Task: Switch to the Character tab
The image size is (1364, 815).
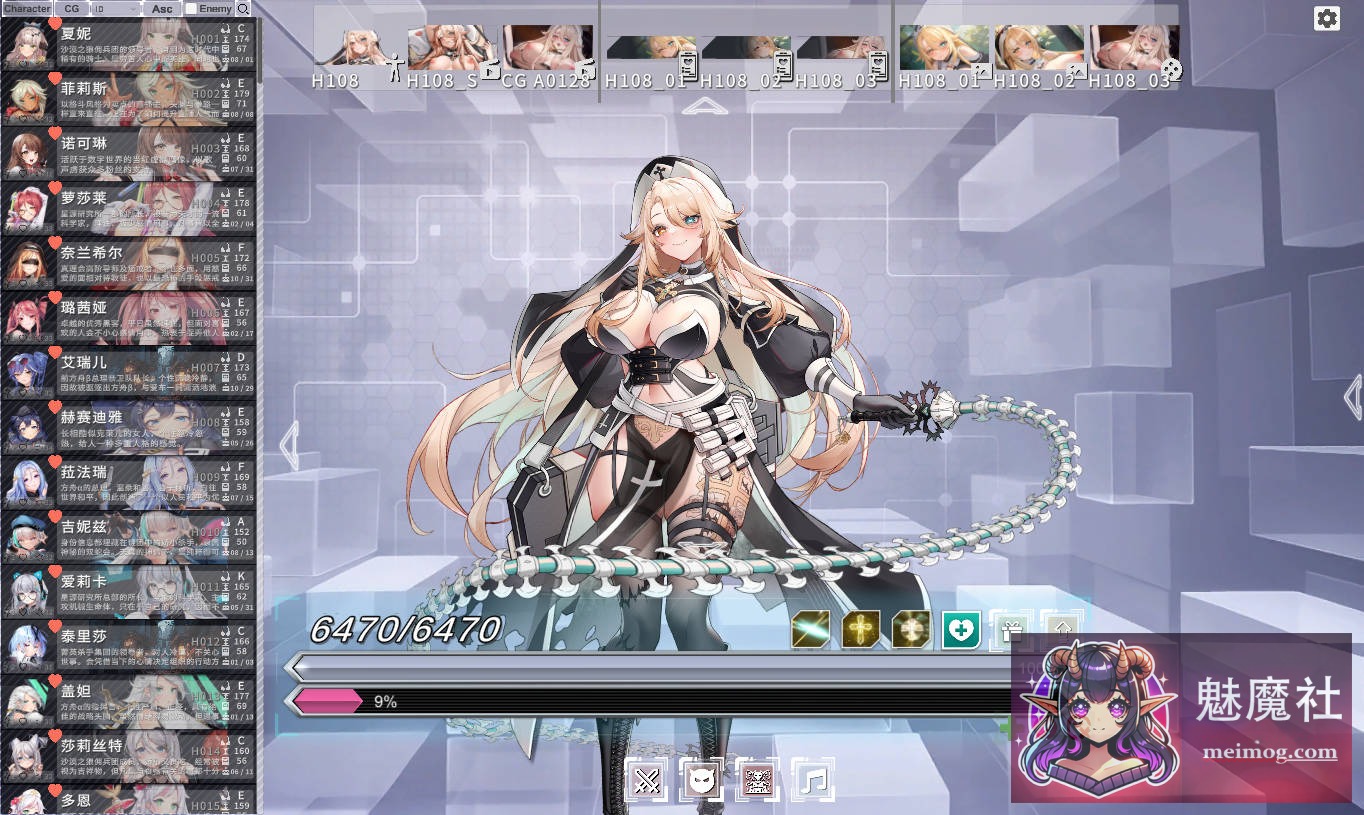Action: click(27, 8)
